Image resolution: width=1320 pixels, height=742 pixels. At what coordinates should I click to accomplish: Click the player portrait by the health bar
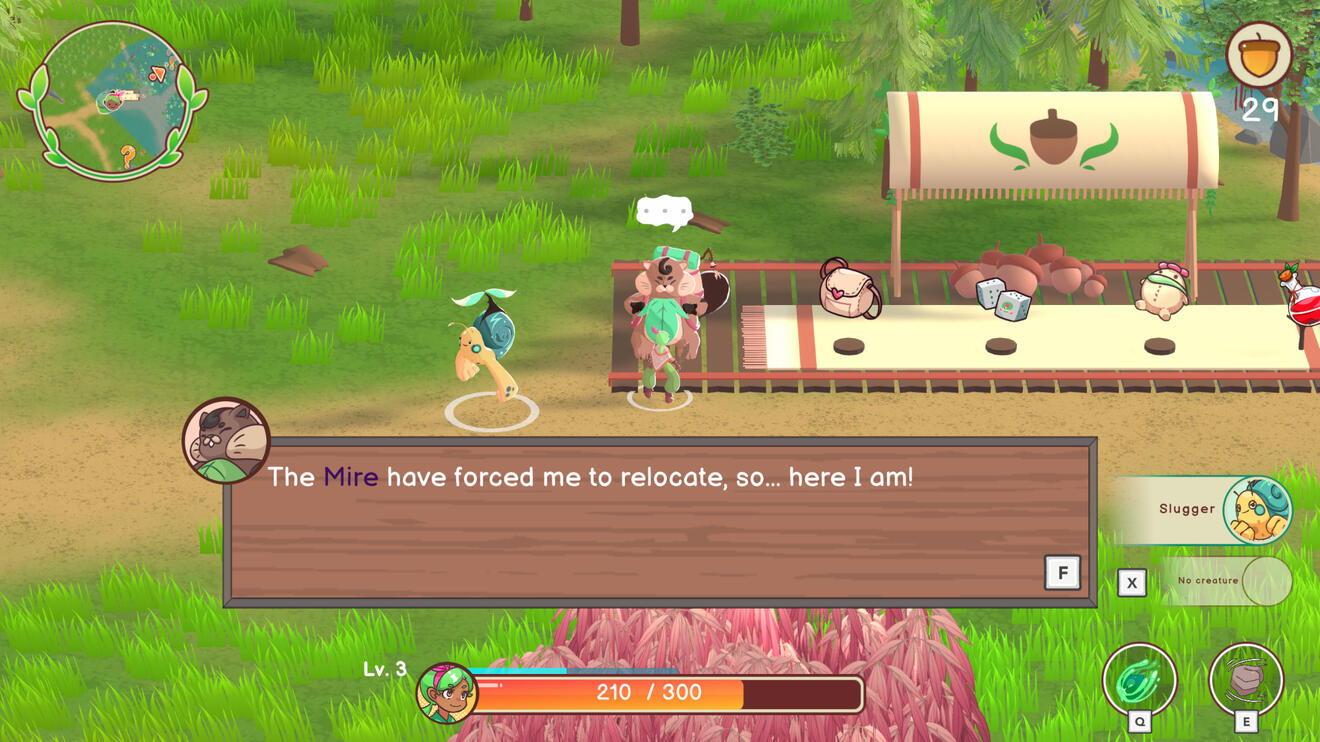446,693
